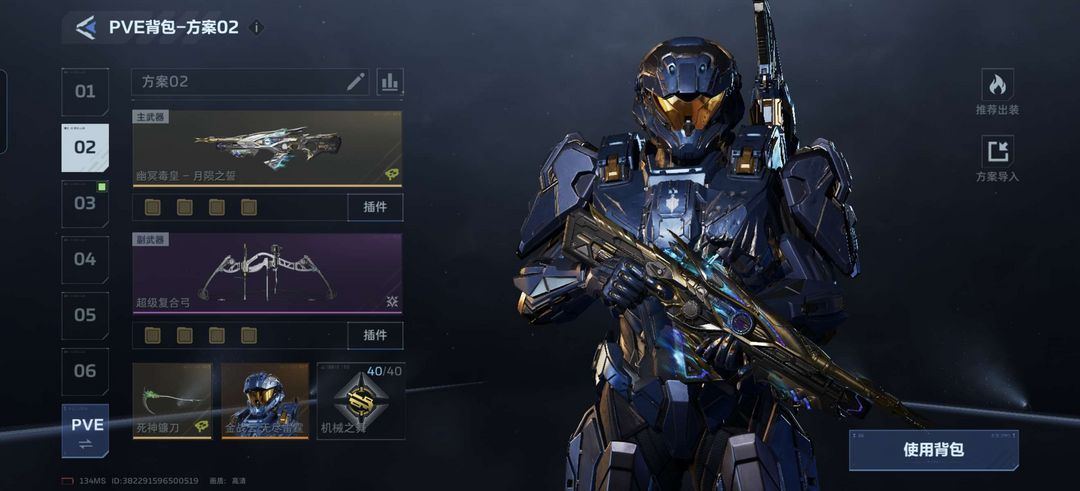Choose loadout tab 03
The image size is (1080, 491).
point(85,204)
